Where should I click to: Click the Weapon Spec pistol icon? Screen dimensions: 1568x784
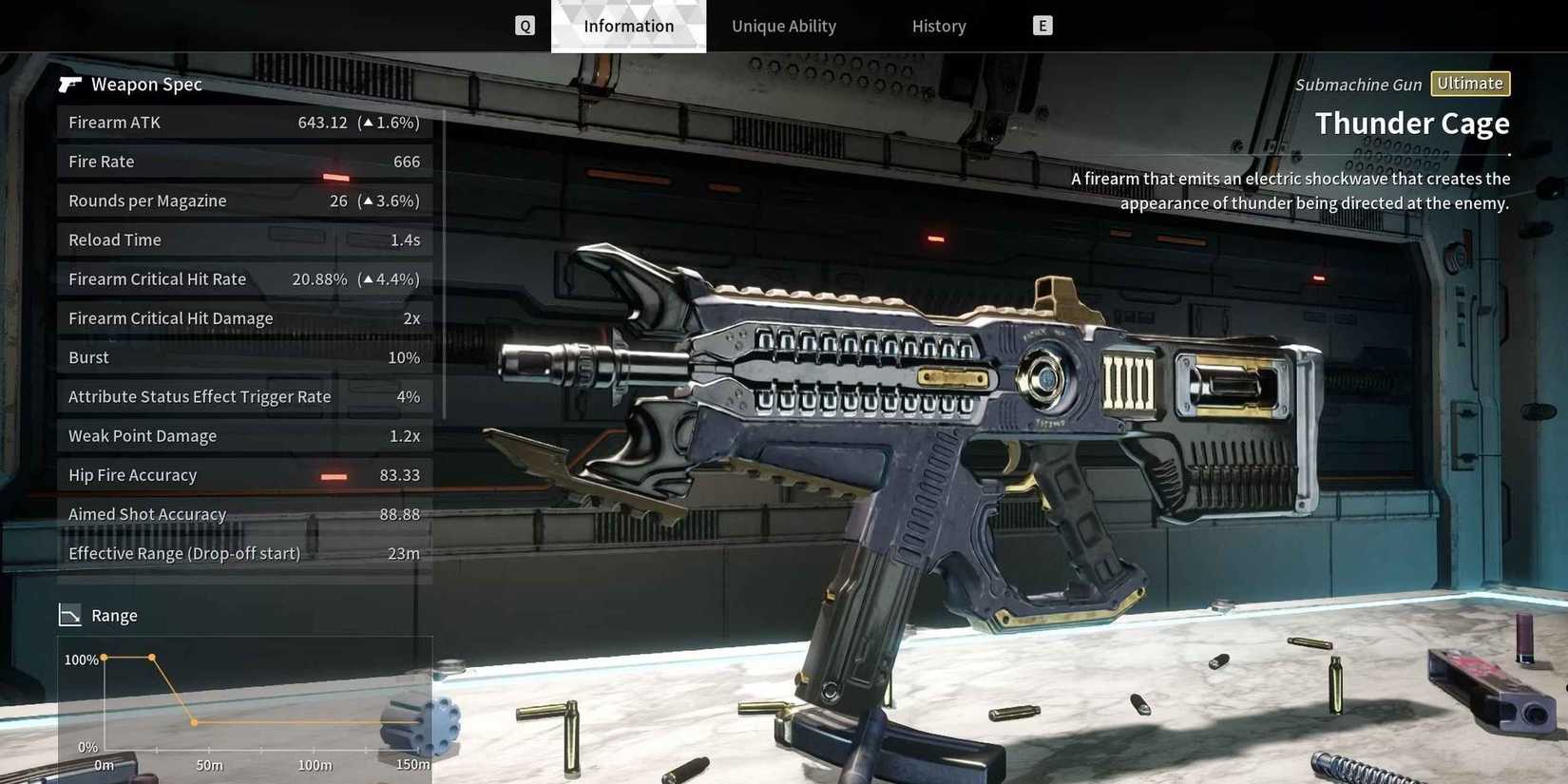point(70,84)
